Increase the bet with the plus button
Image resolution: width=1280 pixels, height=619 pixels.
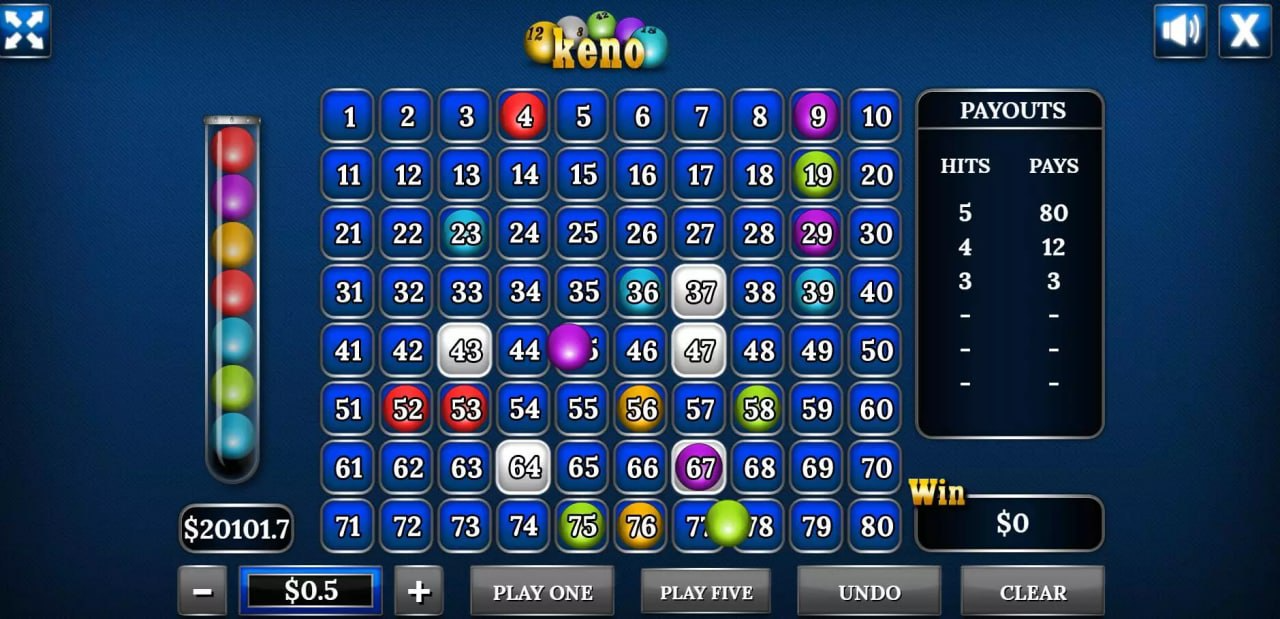[419, 592]
